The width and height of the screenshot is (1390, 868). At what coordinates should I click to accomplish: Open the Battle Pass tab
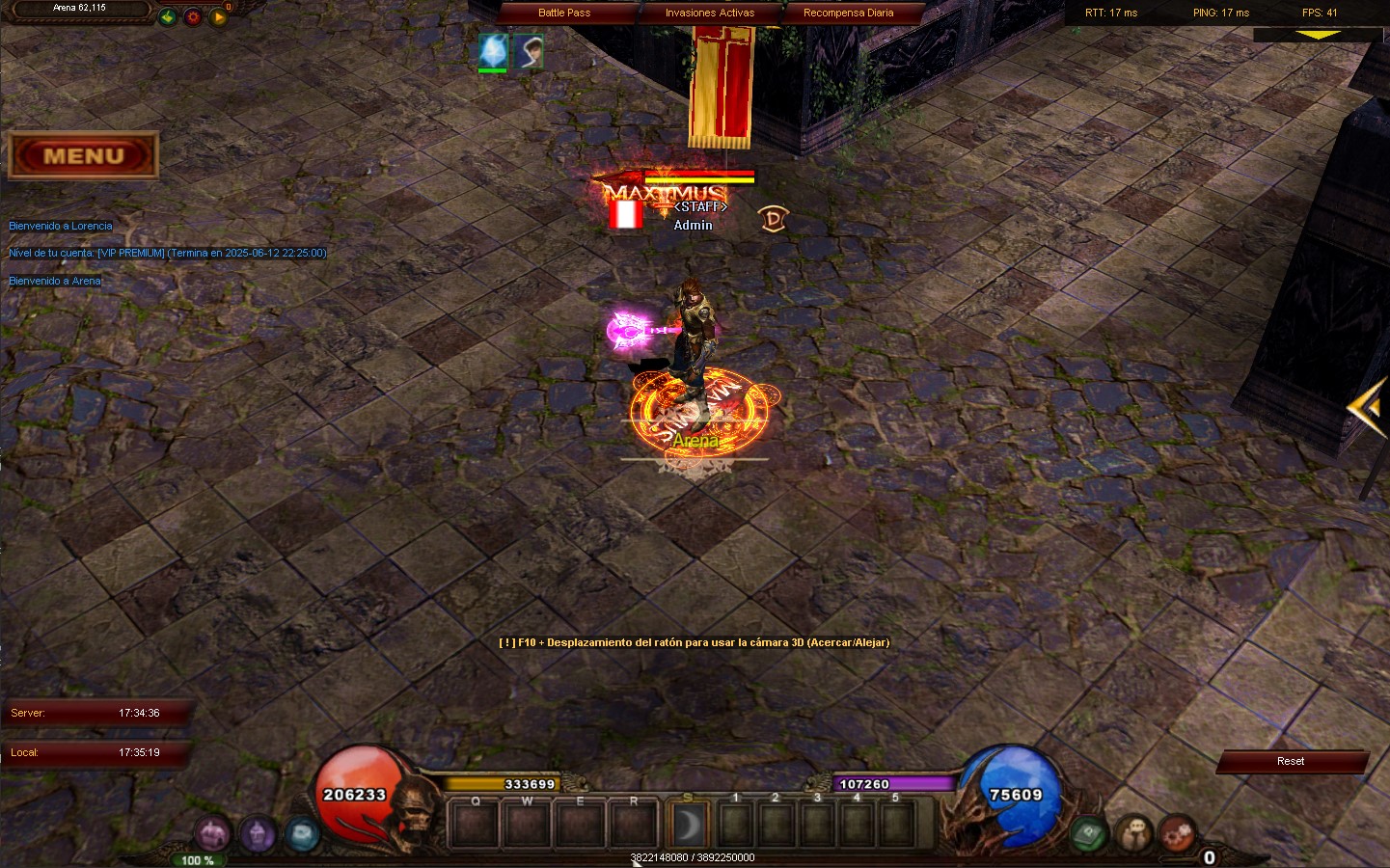(564, 13)
